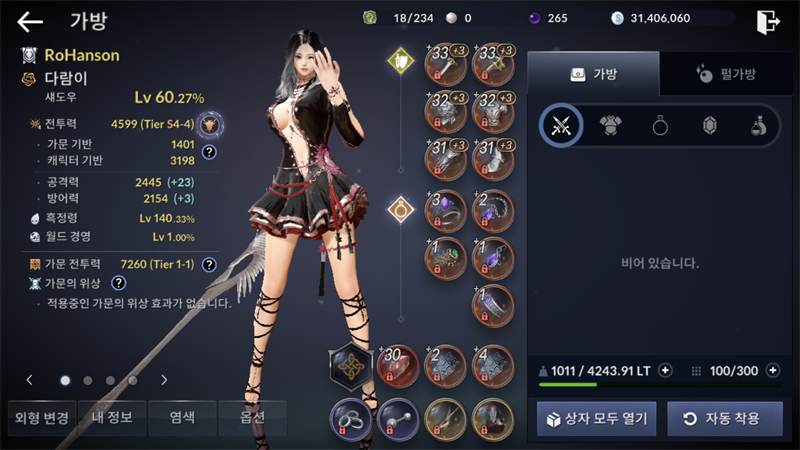Go to the next character page arrow
800x450 pixels.
163,380
